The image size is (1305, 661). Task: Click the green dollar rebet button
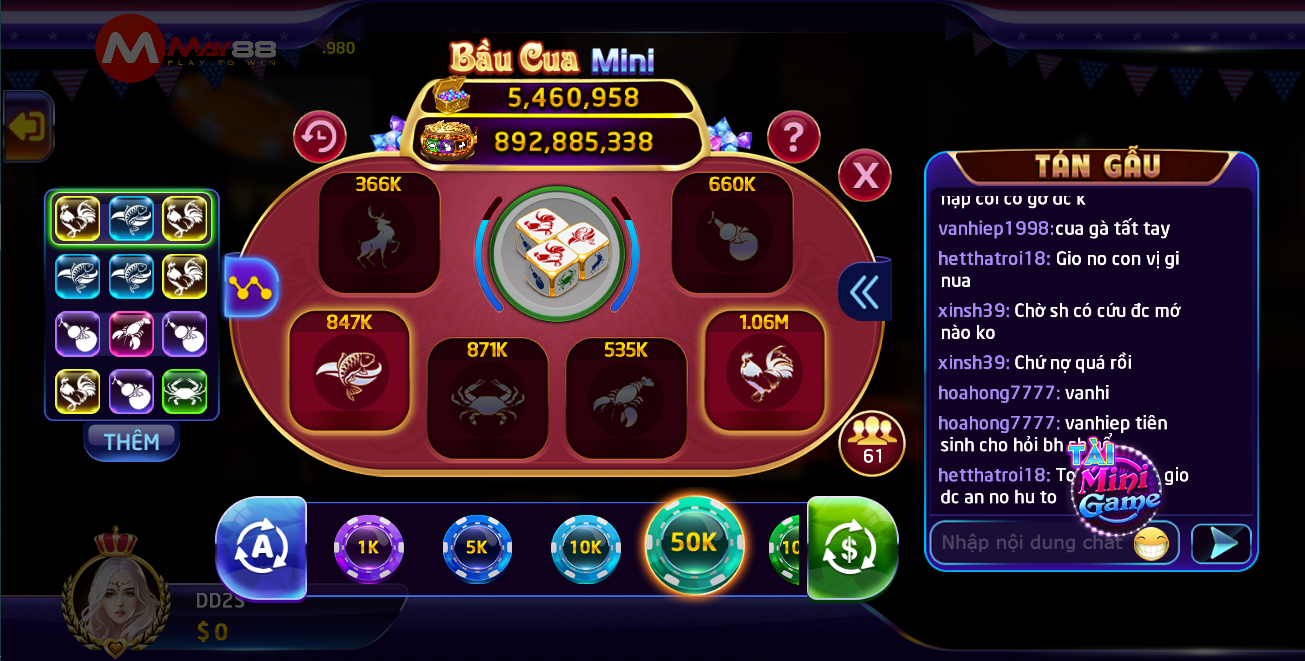point(852,548)
